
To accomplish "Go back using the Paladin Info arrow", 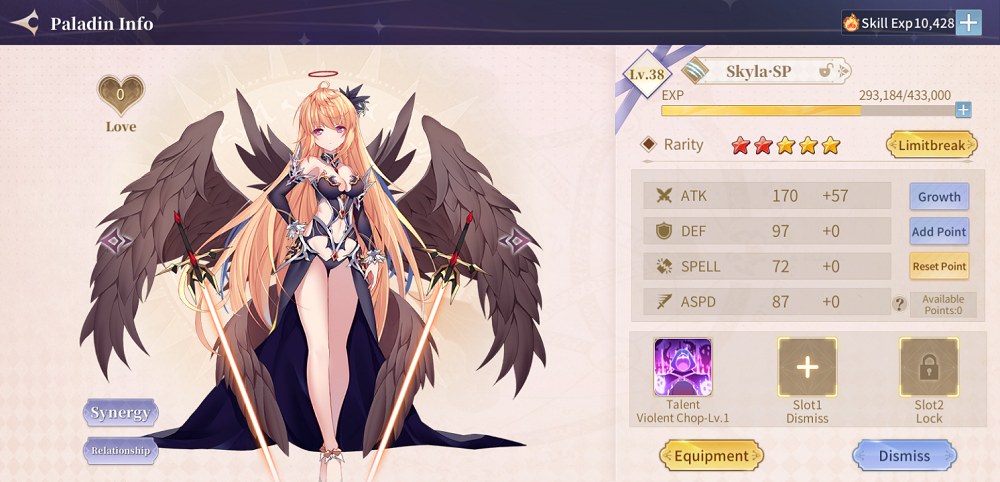I will click(x=25, y=22).
